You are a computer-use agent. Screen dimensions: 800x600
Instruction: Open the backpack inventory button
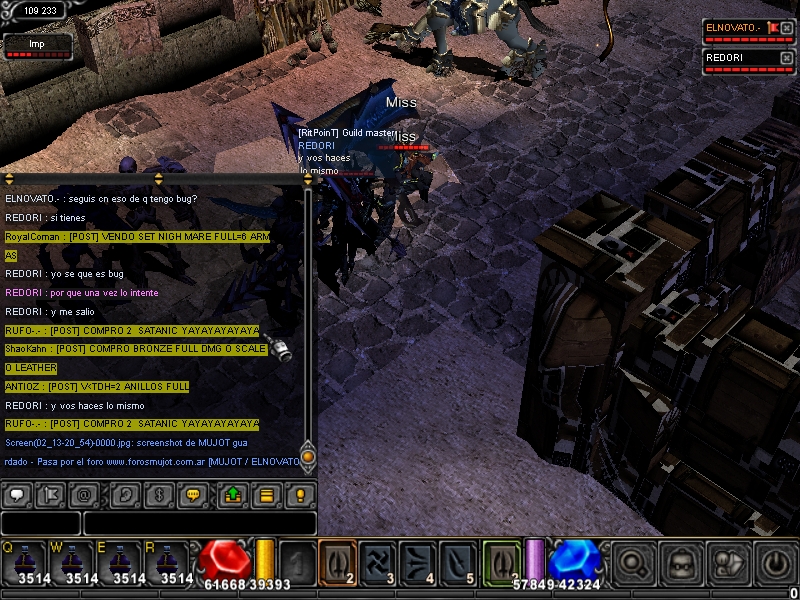(x=681, y=564)
